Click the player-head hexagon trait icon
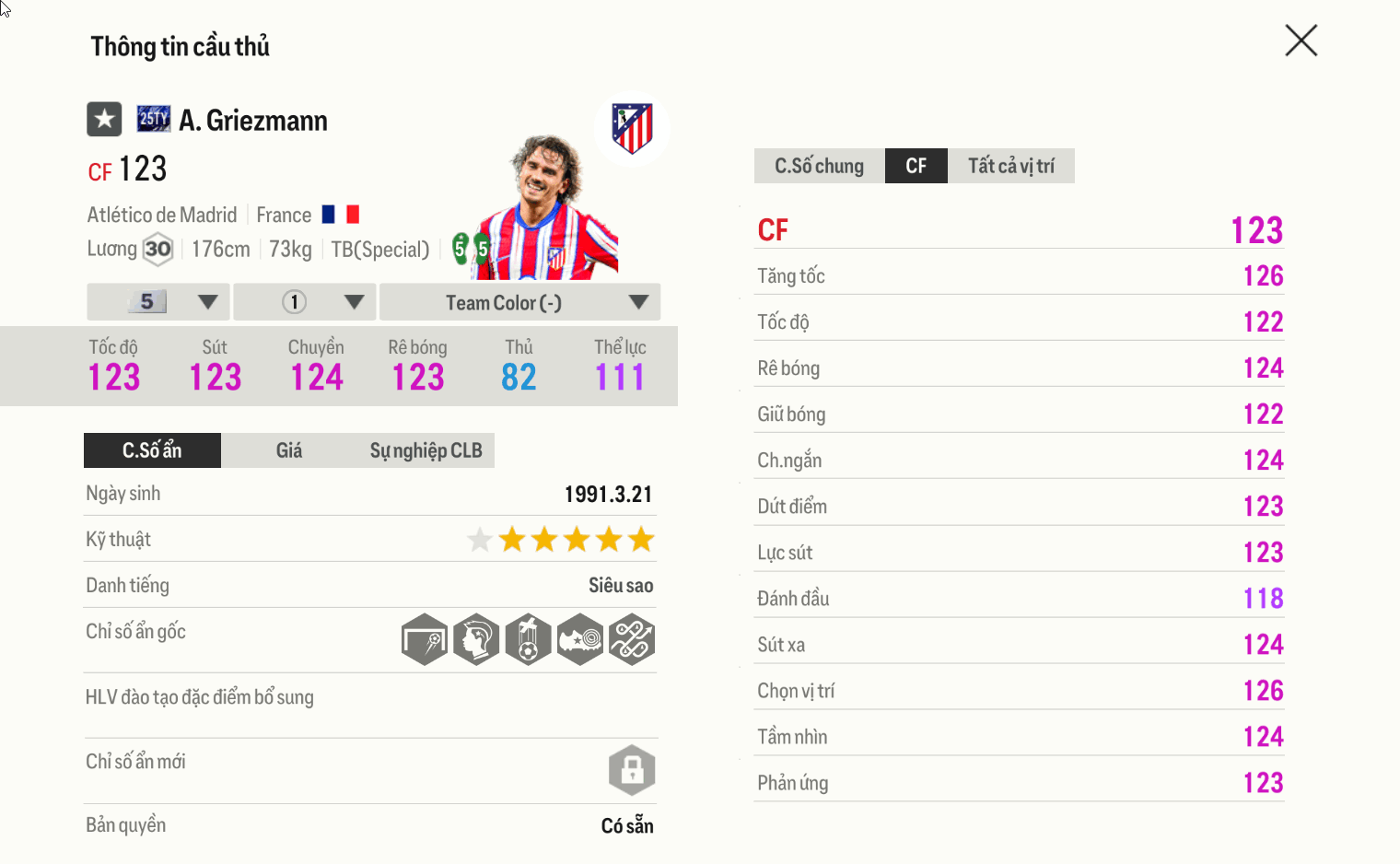 [x=475, y=639]
